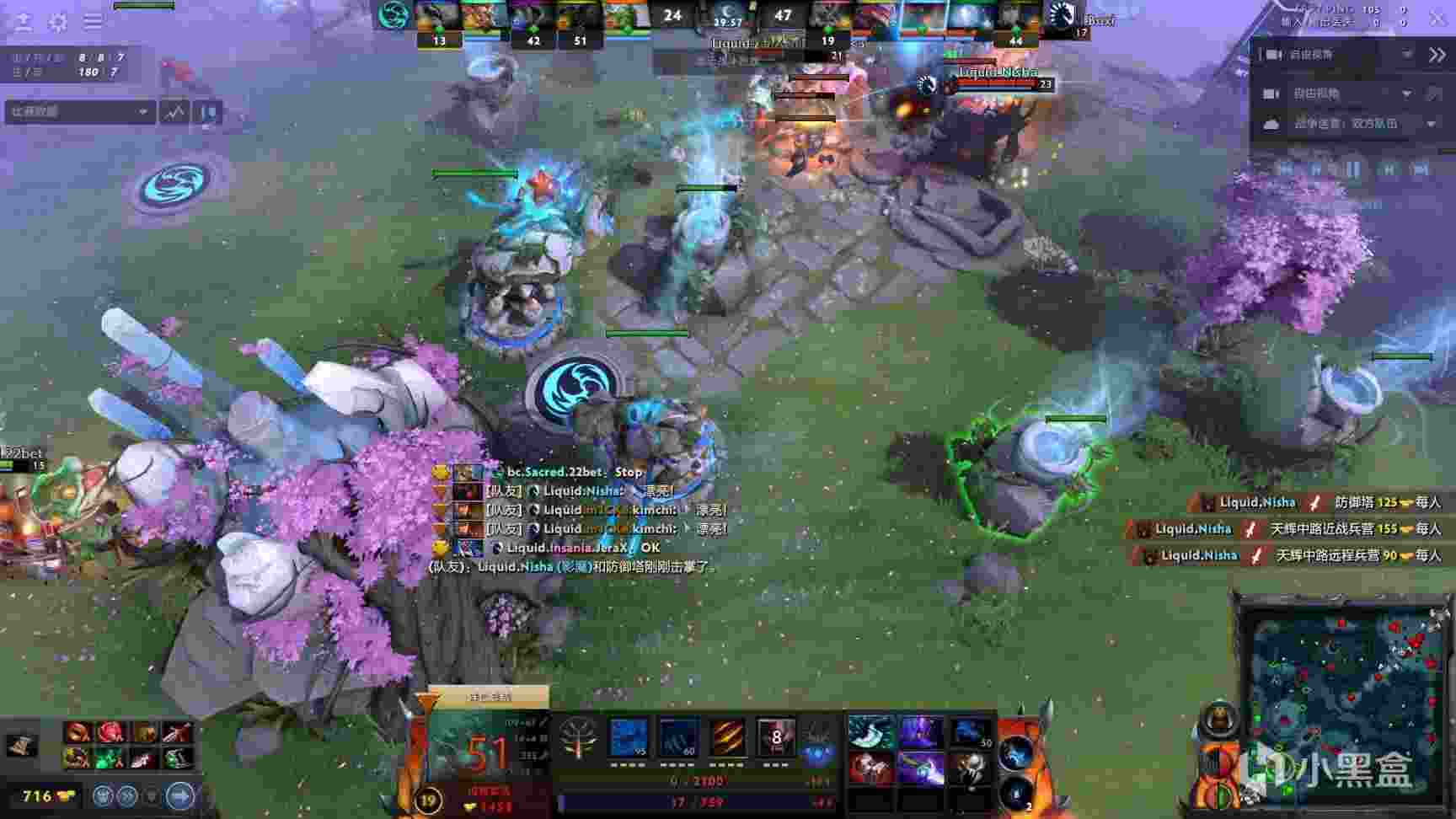Open the settings gear menu
This screenshot has width=1456, height=819.
click(58, 21)
